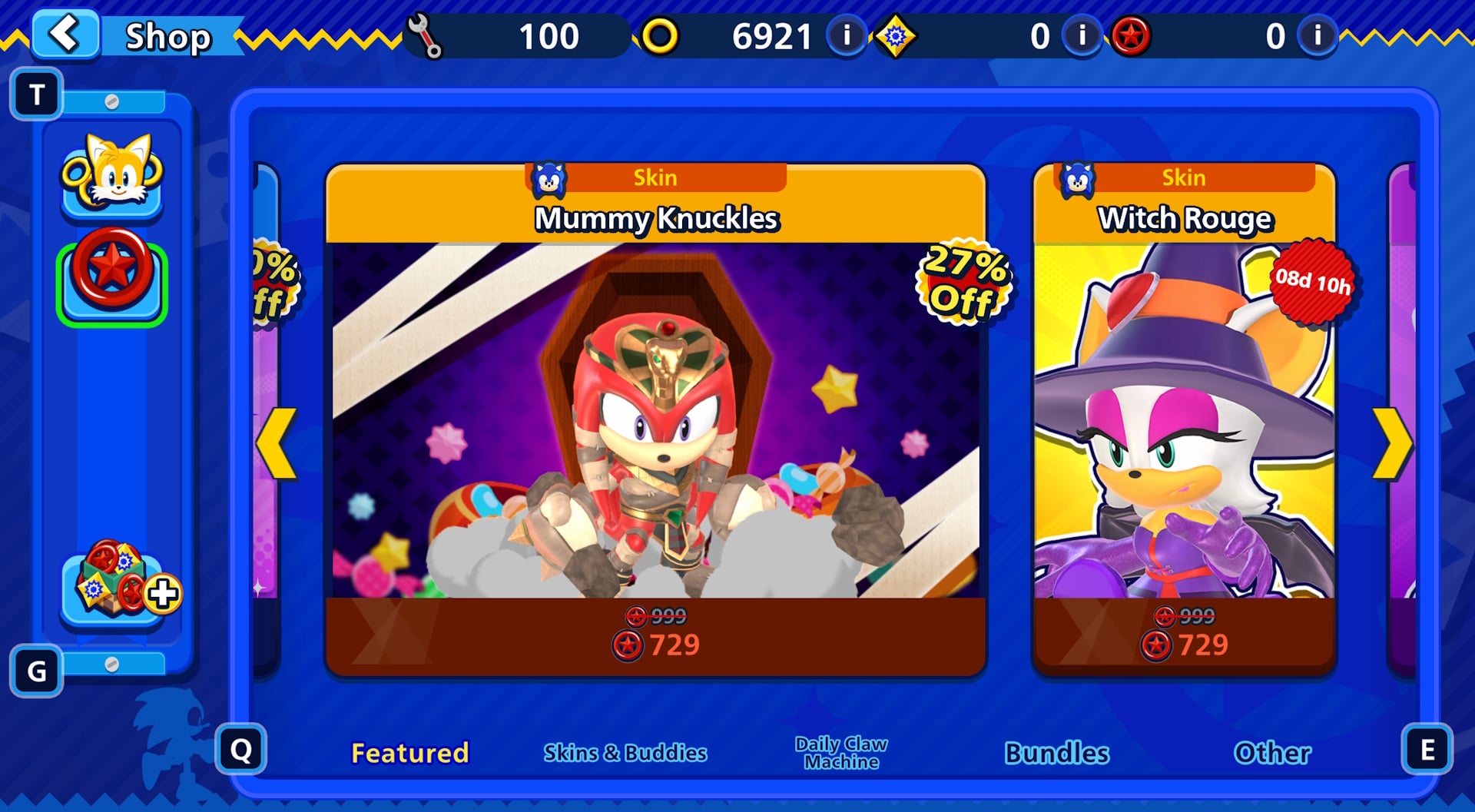This screenshot has height=812, width=1475.
Task: Click the 27% Off badge
Action: coord(964,281)
